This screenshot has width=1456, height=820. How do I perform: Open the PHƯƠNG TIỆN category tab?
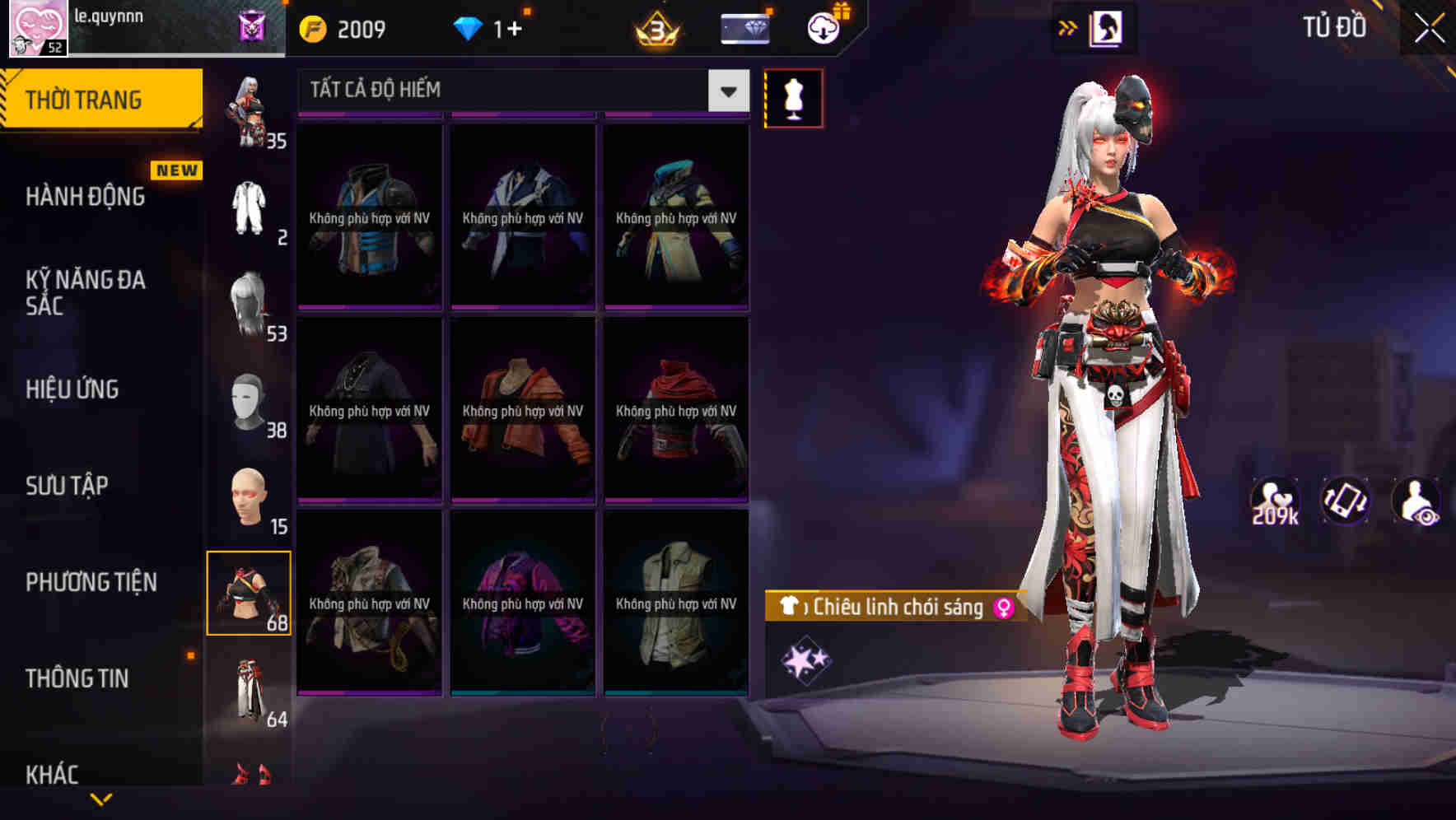91,581
